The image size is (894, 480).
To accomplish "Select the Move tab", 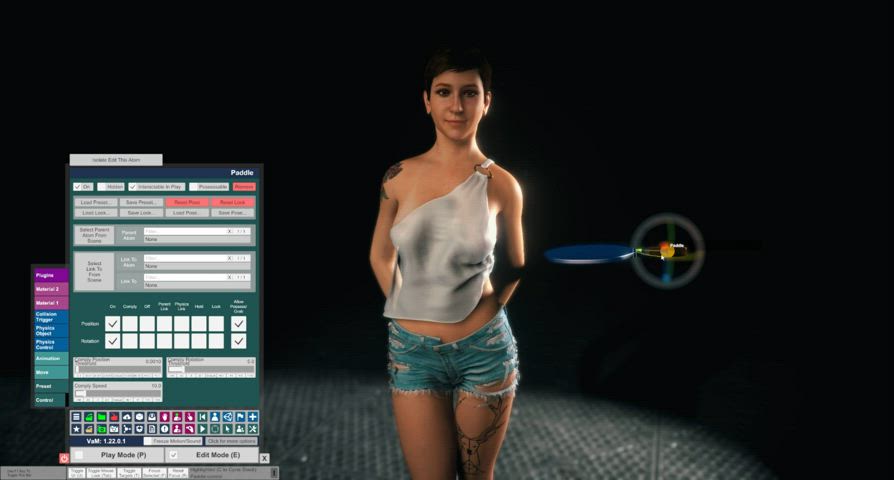I will 50,372.
